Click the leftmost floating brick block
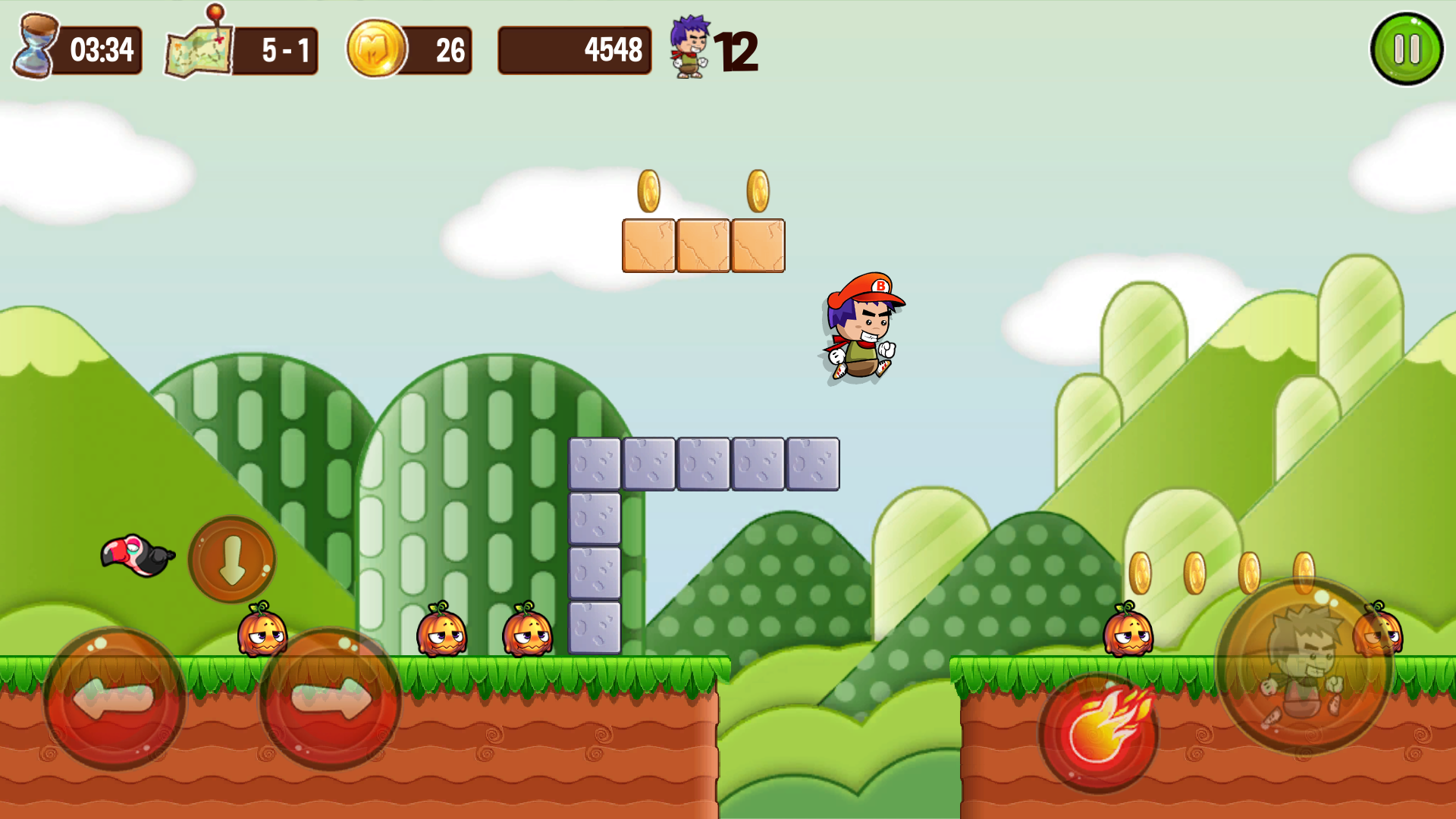 click(x=648, y=244)
